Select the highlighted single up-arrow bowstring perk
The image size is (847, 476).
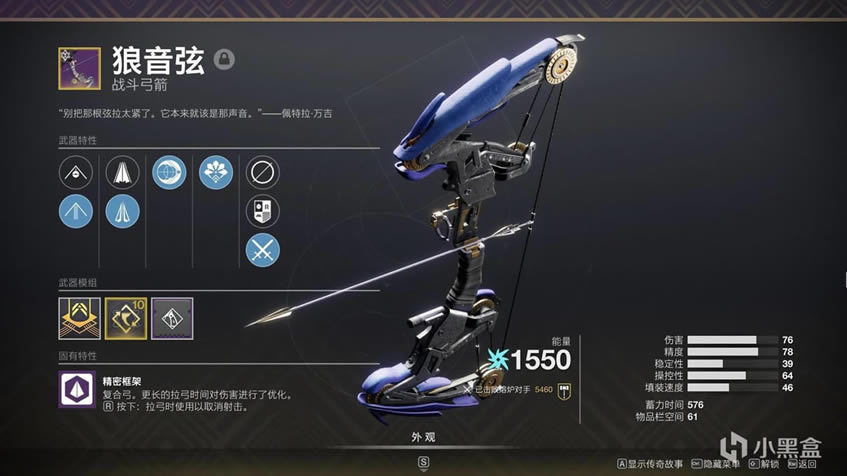pyautogui.click(x=75, y=210)
